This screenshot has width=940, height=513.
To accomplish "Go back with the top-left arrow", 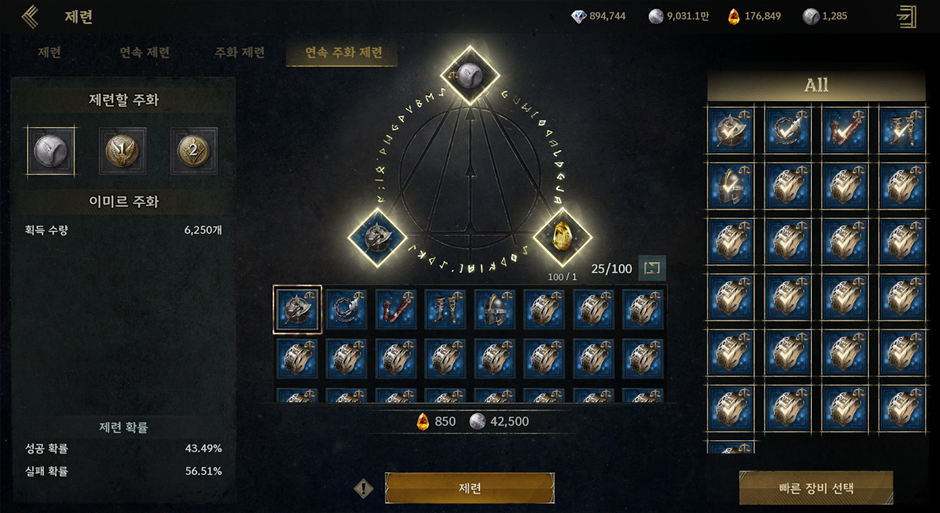I will coord(30,16).
